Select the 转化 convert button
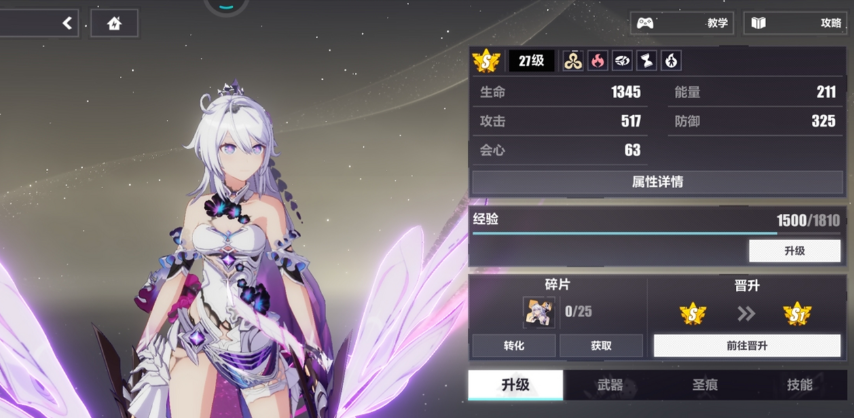The width and height of the screenshot is (854, 418). tap(513, 346)
